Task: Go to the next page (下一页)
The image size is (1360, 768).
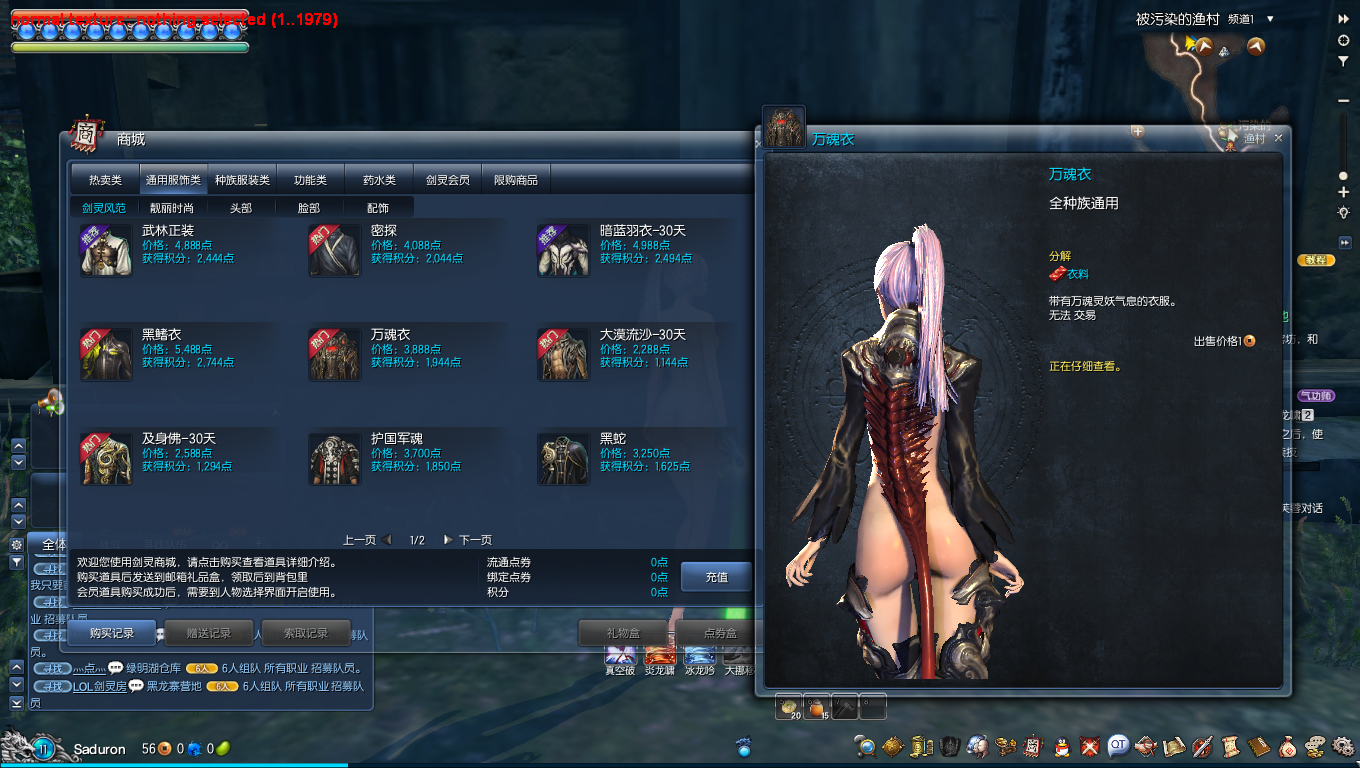Action: click(469, 540)
